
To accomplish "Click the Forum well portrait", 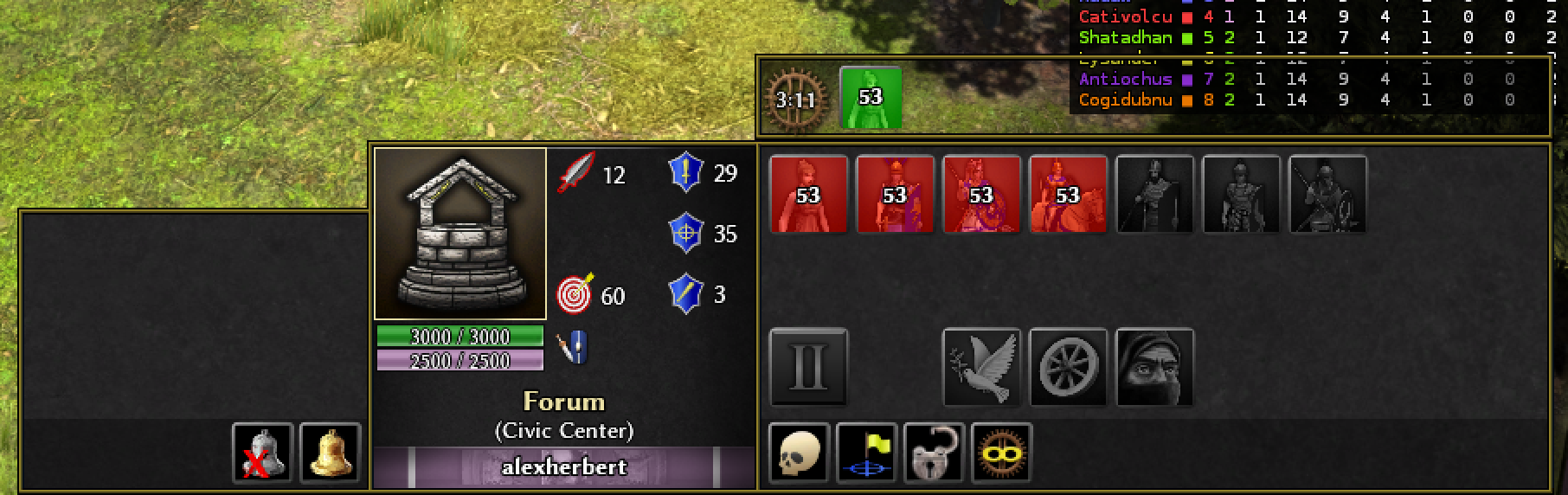I will click(460, 234).
